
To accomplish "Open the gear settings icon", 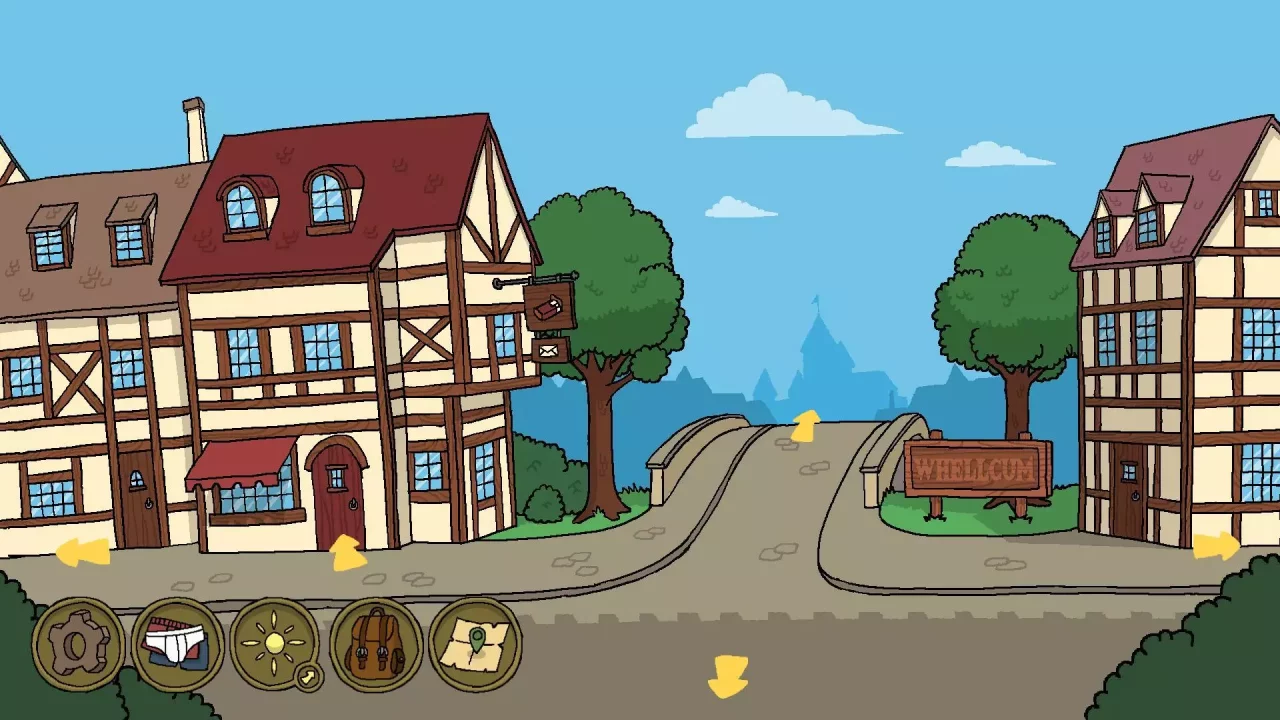I will [x=75, y=645].
